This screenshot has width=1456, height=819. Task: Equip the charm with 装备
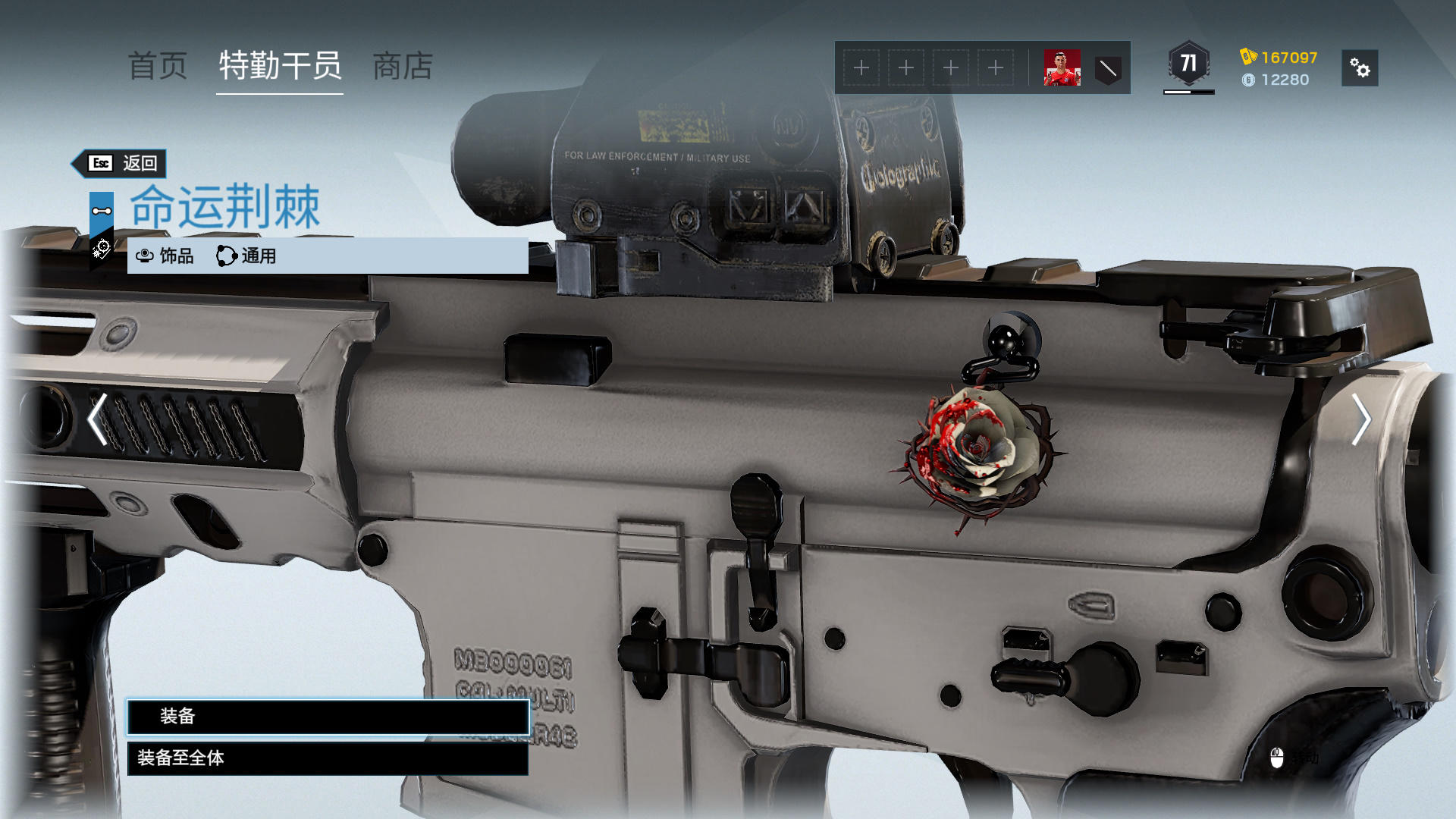(x=328, y=717)
